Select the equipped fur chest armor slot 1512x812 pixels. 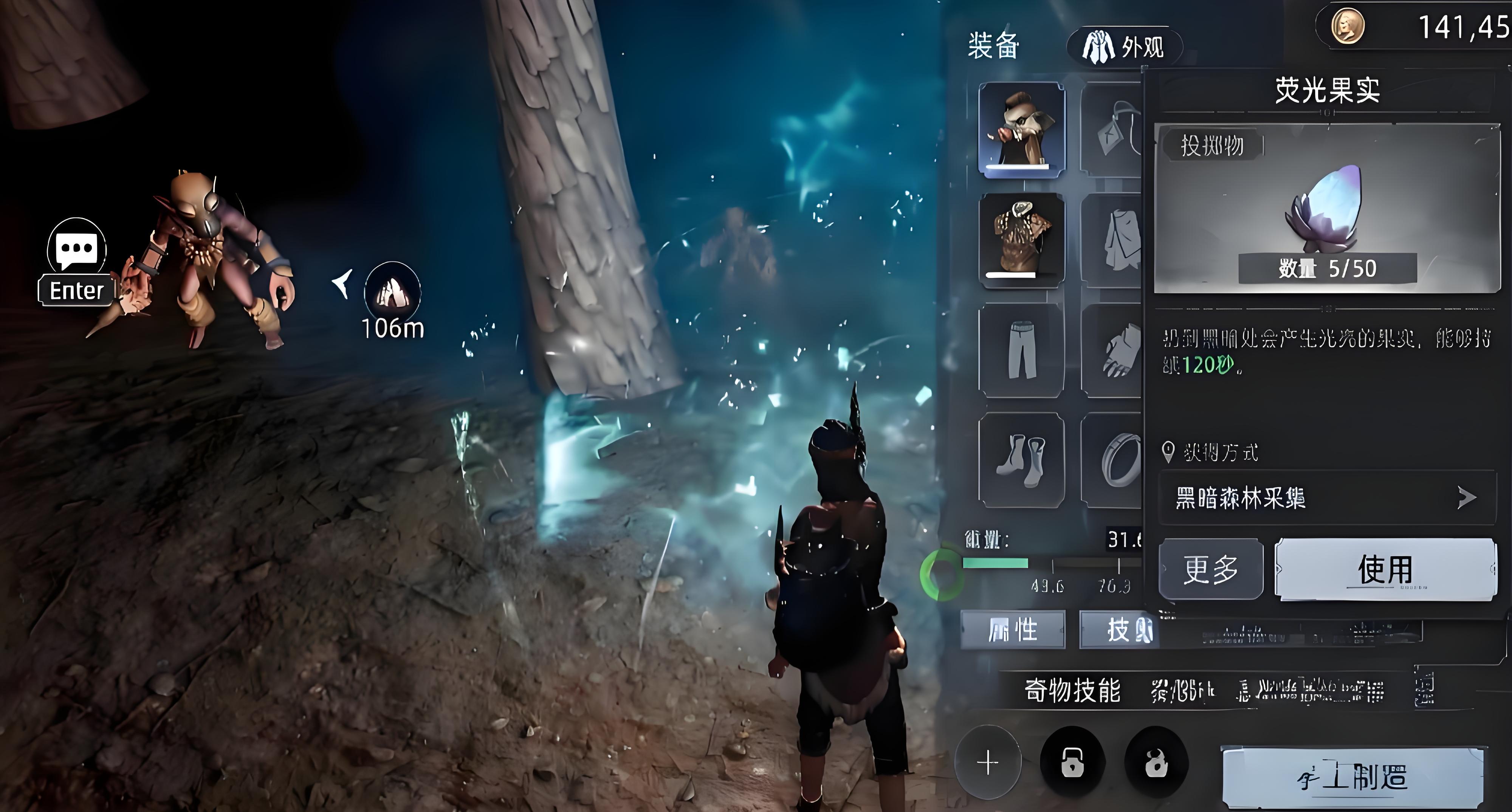(x=1021, y=239)
